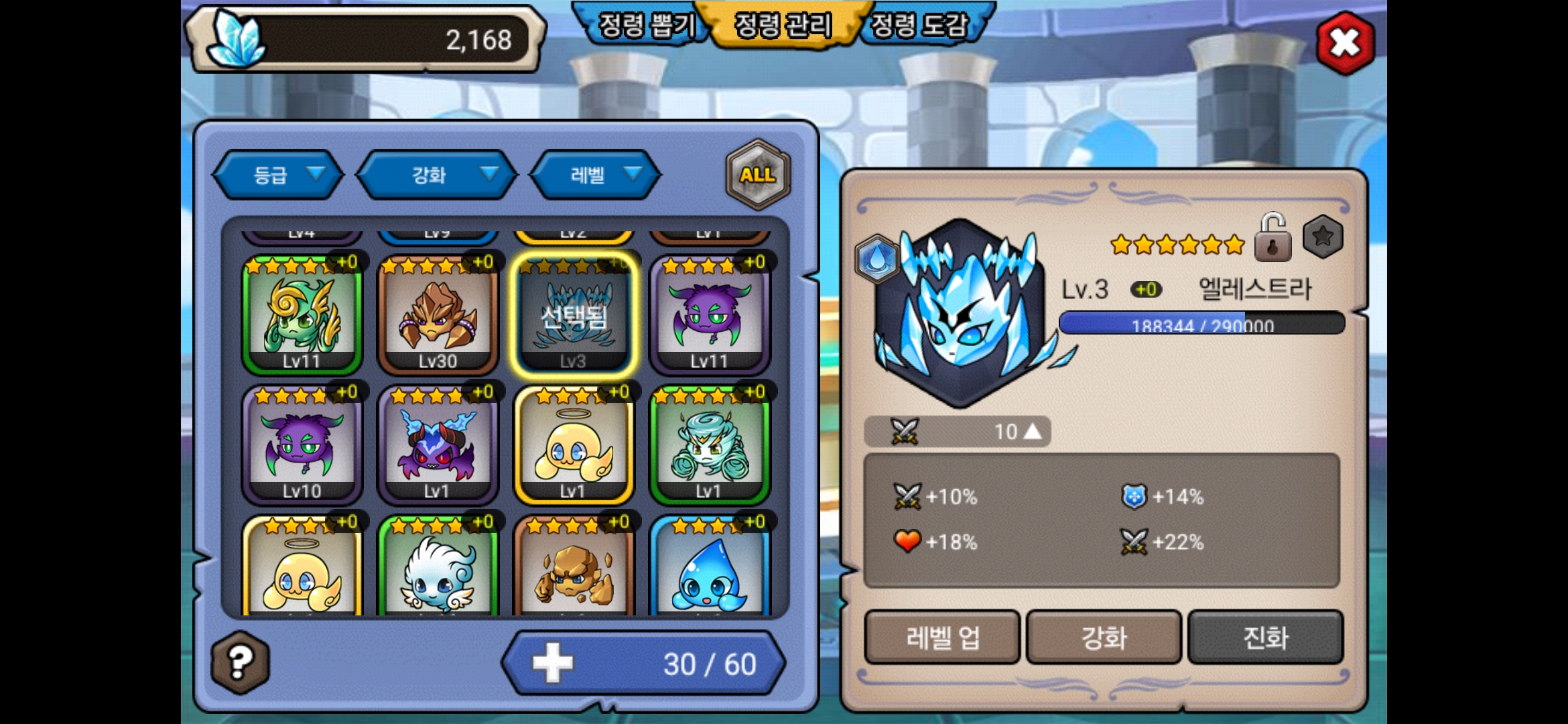1568x724 pixels.
Task: Select the 정령 관리 tab
Action: [x=783, y=25]
